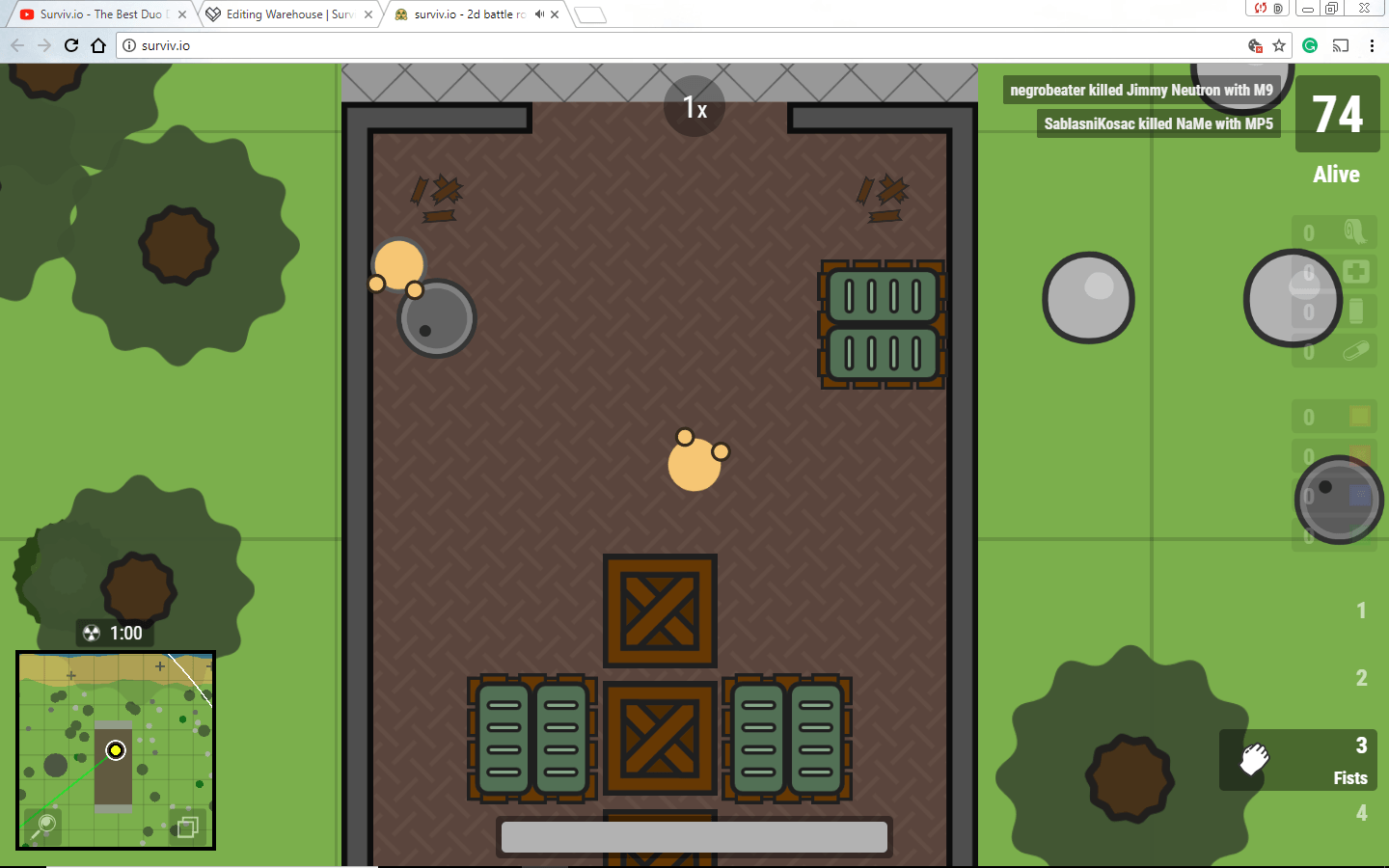The width and height of the screenshot is (1389, 868).
Task: Switch to the Surviv.io Best Duo YouTube tab
Action: click(x=96, y=14)
